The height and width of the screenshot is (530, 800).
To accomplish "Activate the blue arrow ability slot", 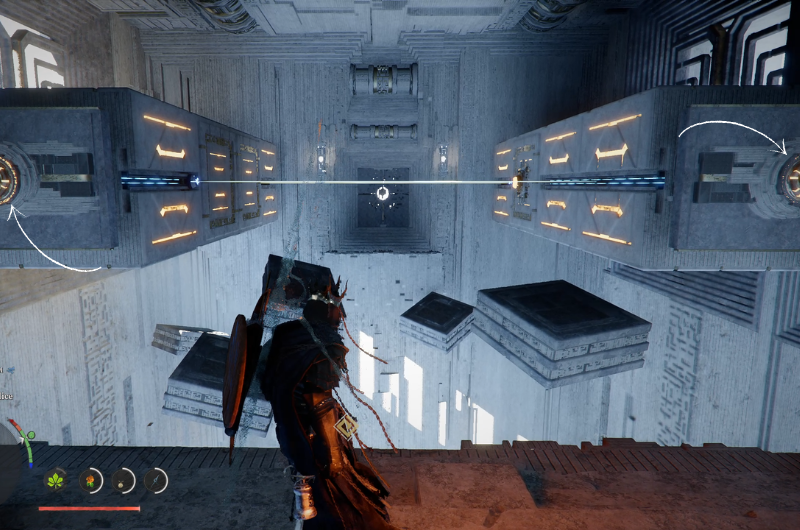I will 156,481.
